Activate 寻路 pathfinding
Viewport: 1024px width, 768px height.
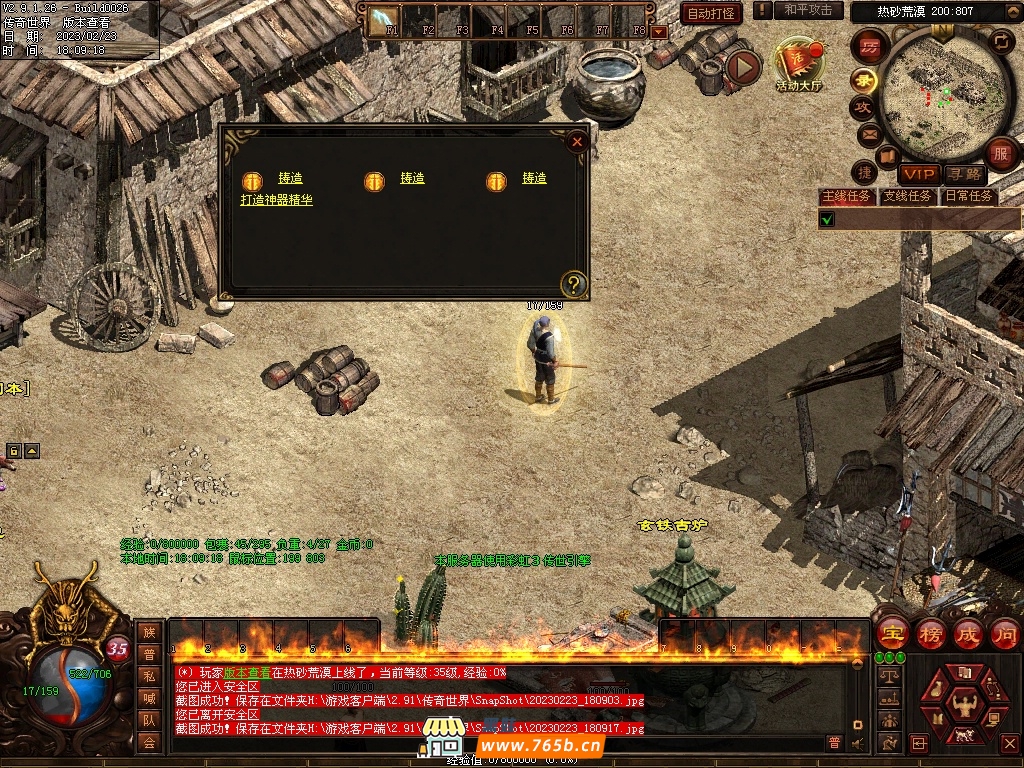coord(963,175)
